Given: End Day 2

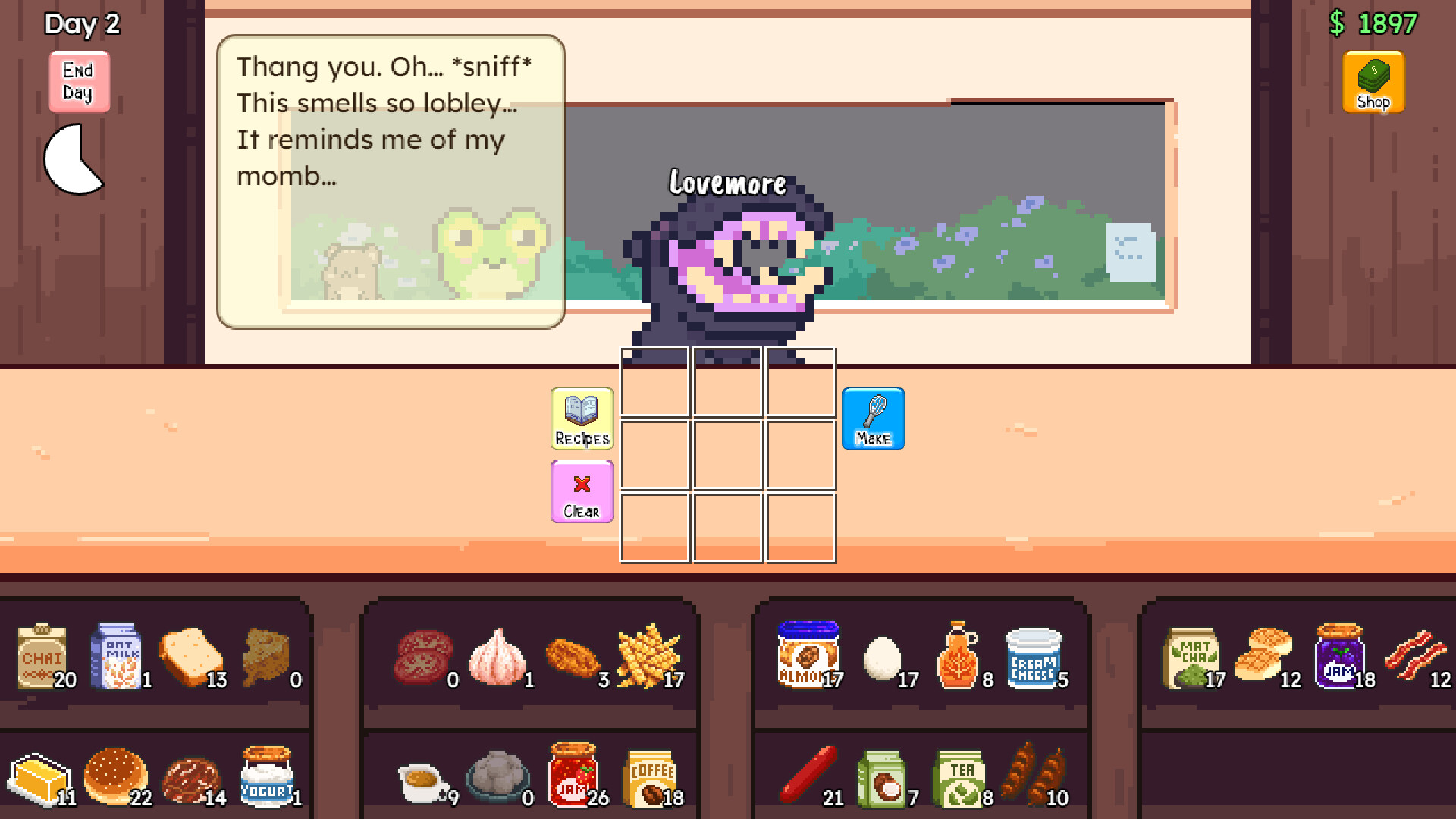Looking at the screenshot, I should pyautogui.click(x=78, y=83).
